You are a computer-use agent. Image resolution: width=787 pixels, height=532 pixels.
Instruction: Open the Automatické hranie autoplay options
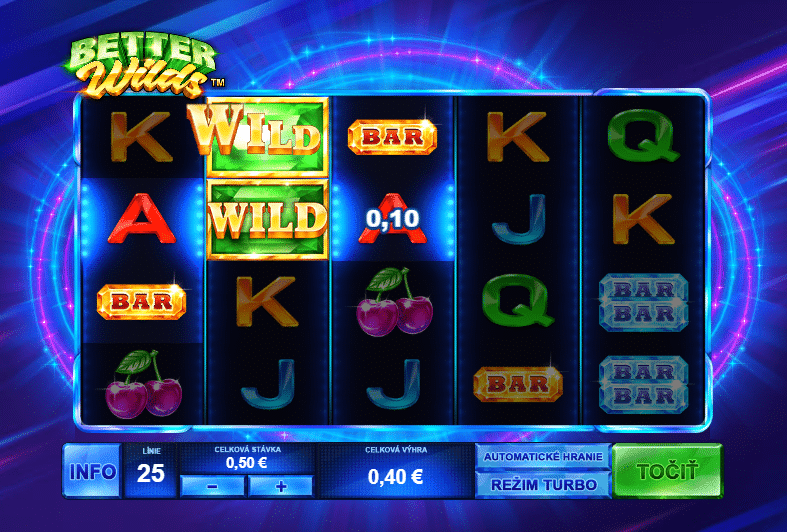[543, 457]
